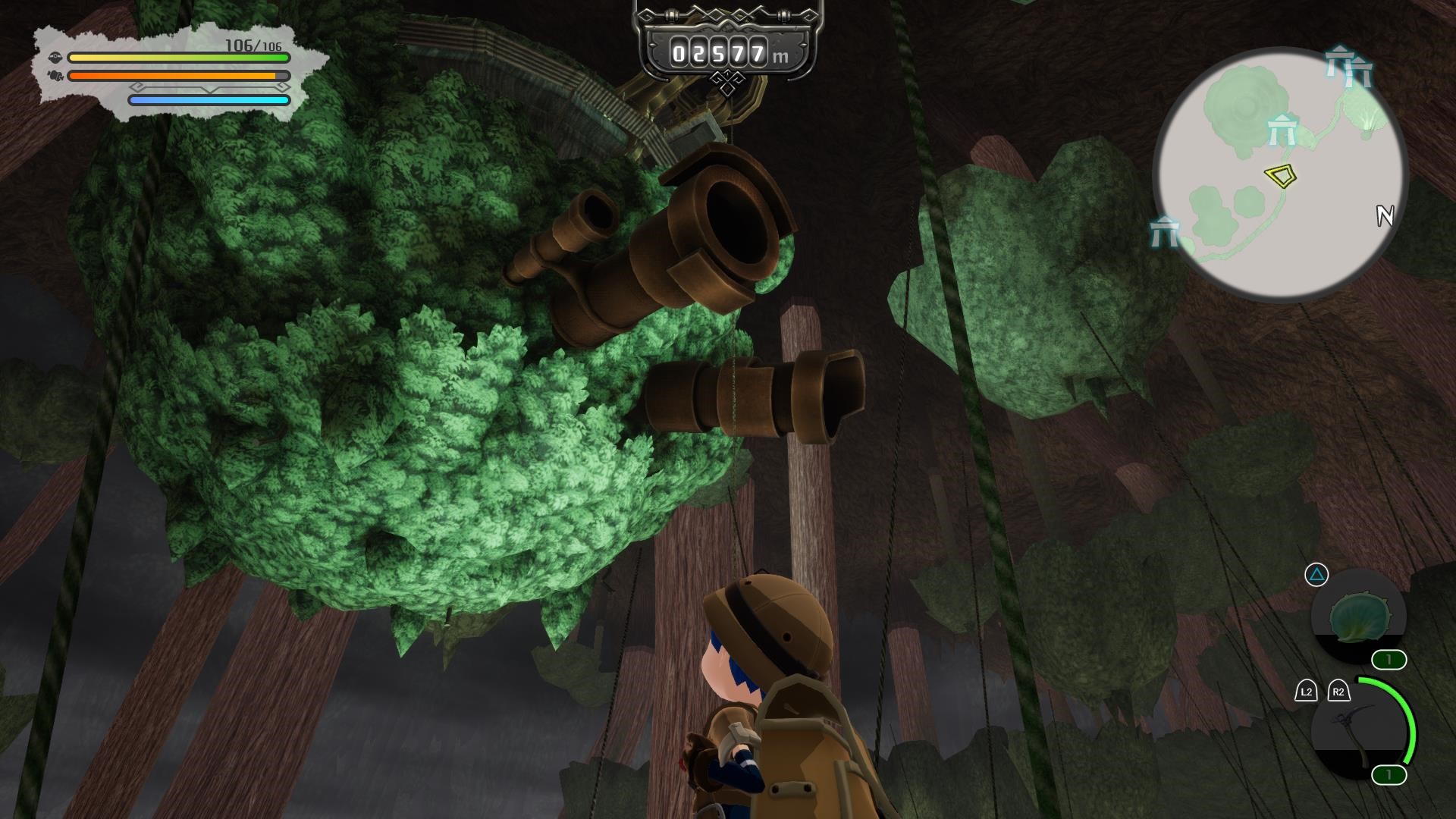
Task: Click the gate marker at minimap's lower-left edge
Action: (1164, 231)
